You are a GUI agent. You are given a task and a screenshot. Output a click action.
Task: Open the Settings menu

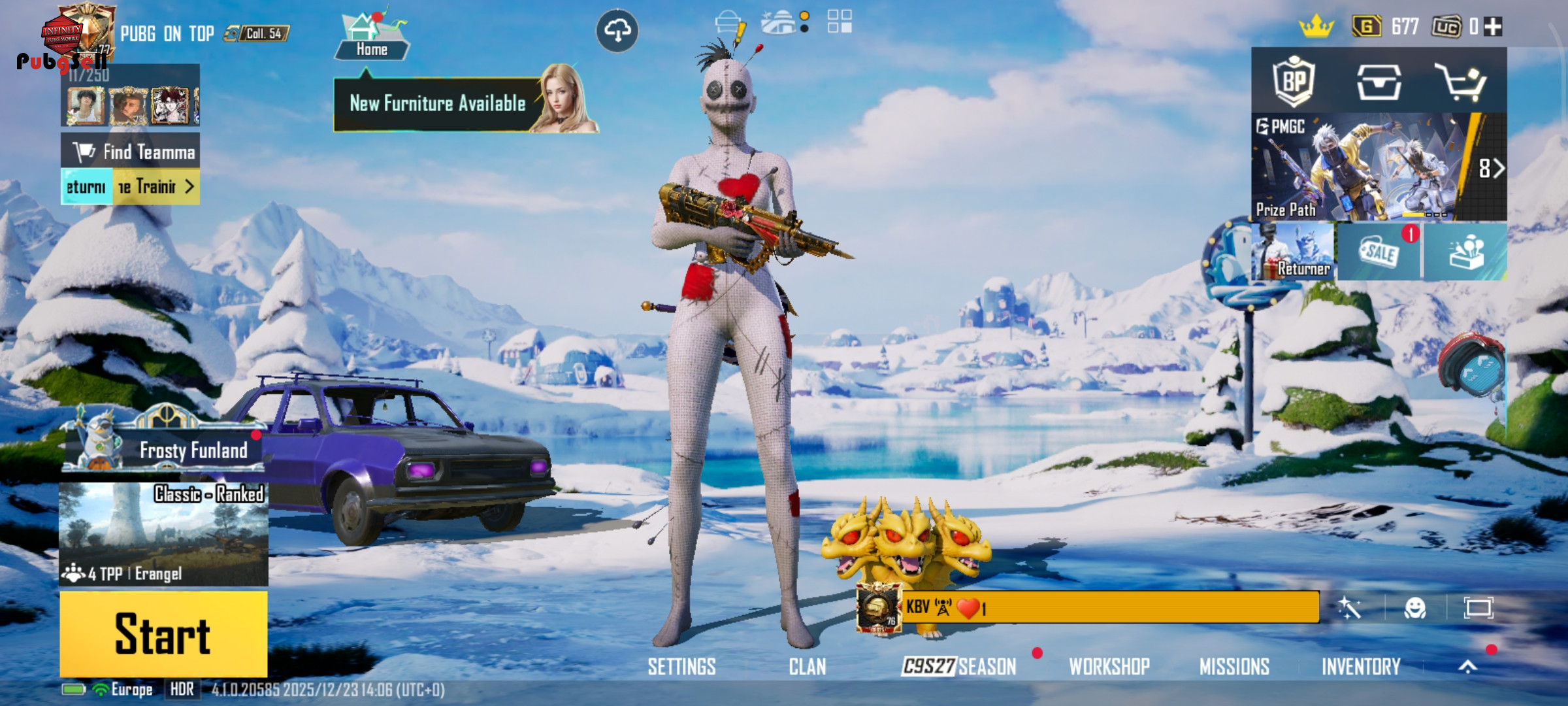681,667
